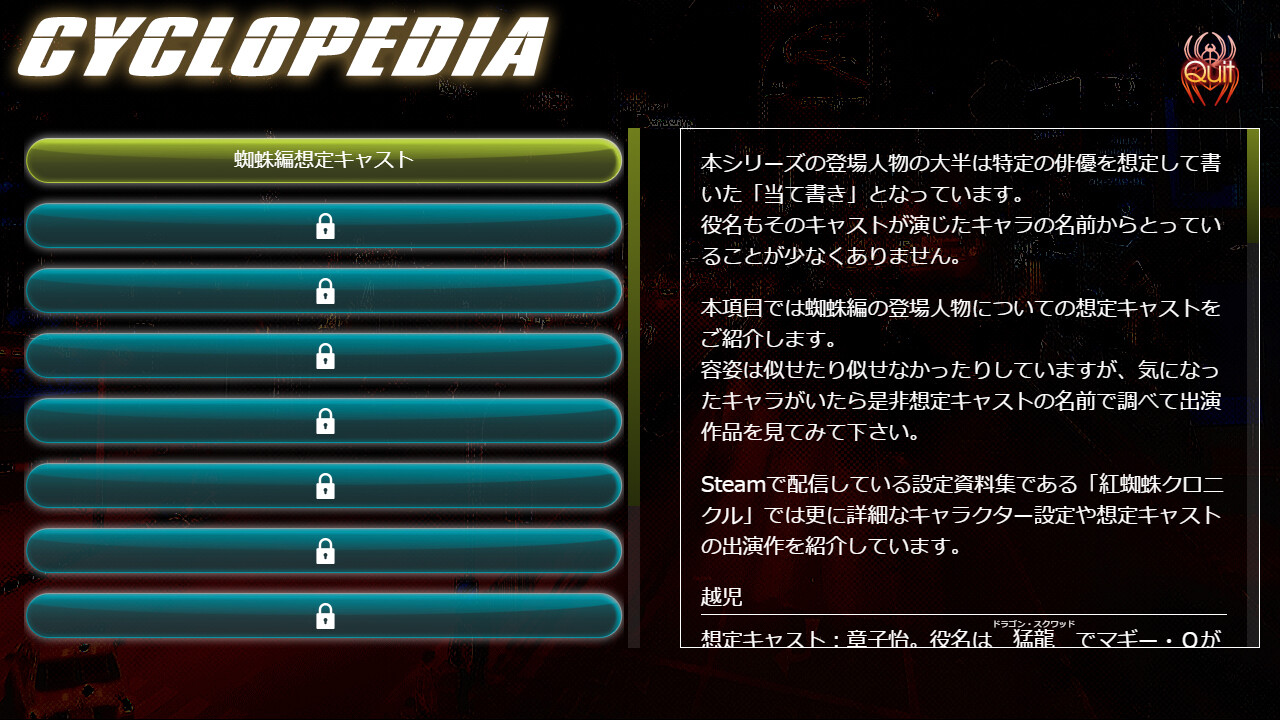The width and height of the screenshot is (1280, 720).
Task: Click the padlock on the sixth locked entry
Action: [325, 551]
